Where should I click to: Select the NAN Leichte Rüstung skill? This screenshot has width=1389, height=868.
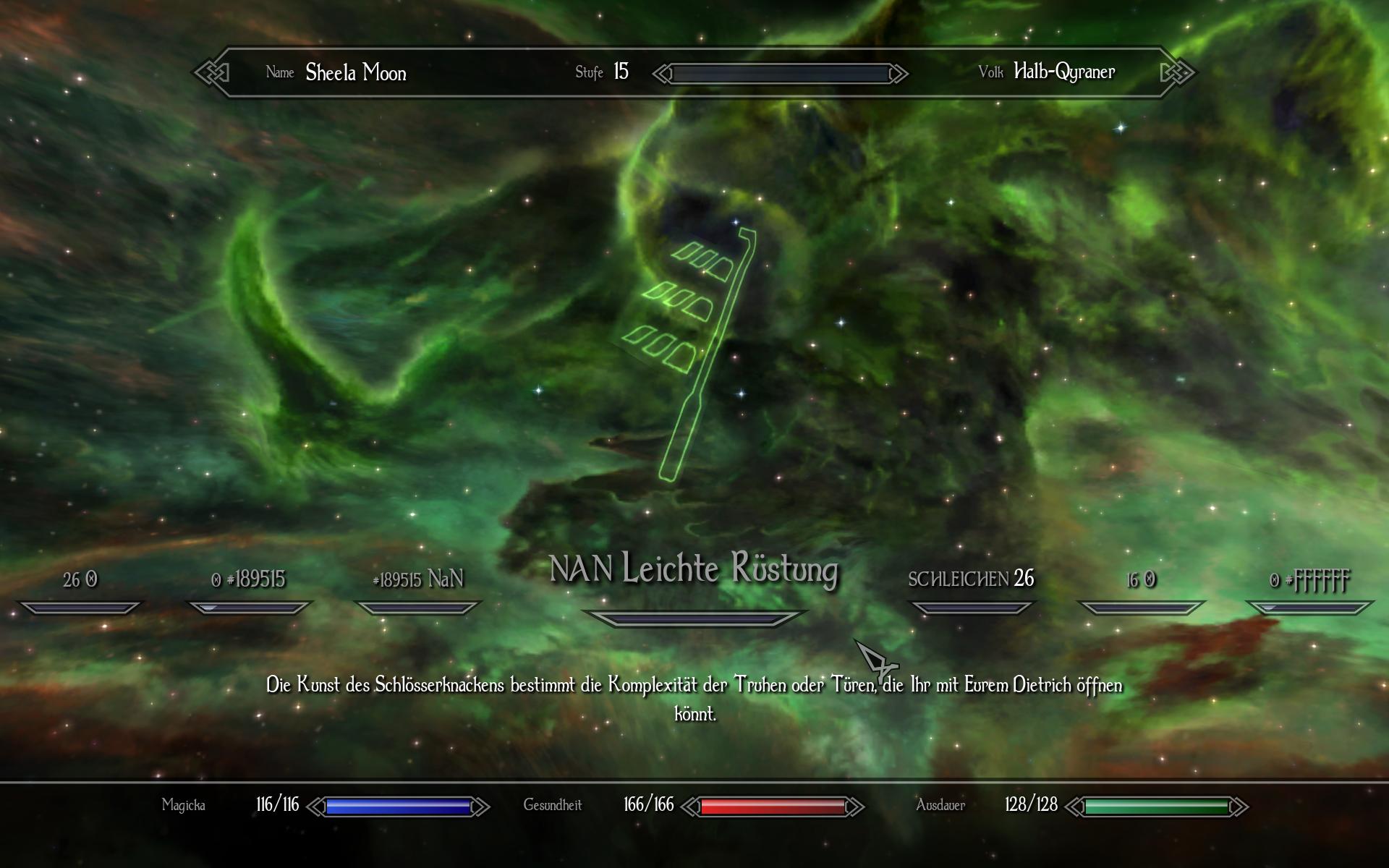point(694,570)
